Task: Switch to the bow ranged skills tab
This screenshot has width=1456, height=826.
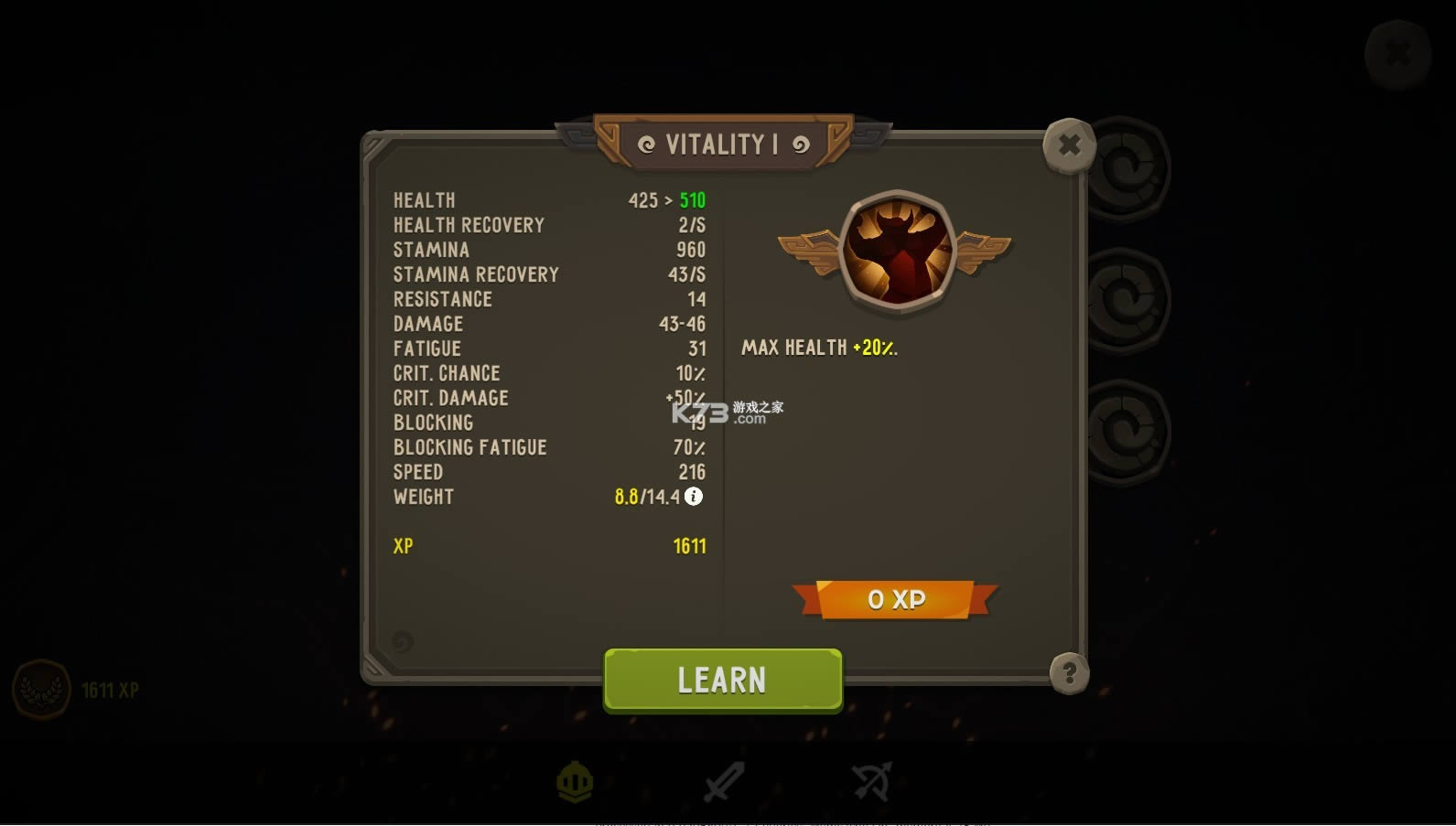Action: pos(870,782)
